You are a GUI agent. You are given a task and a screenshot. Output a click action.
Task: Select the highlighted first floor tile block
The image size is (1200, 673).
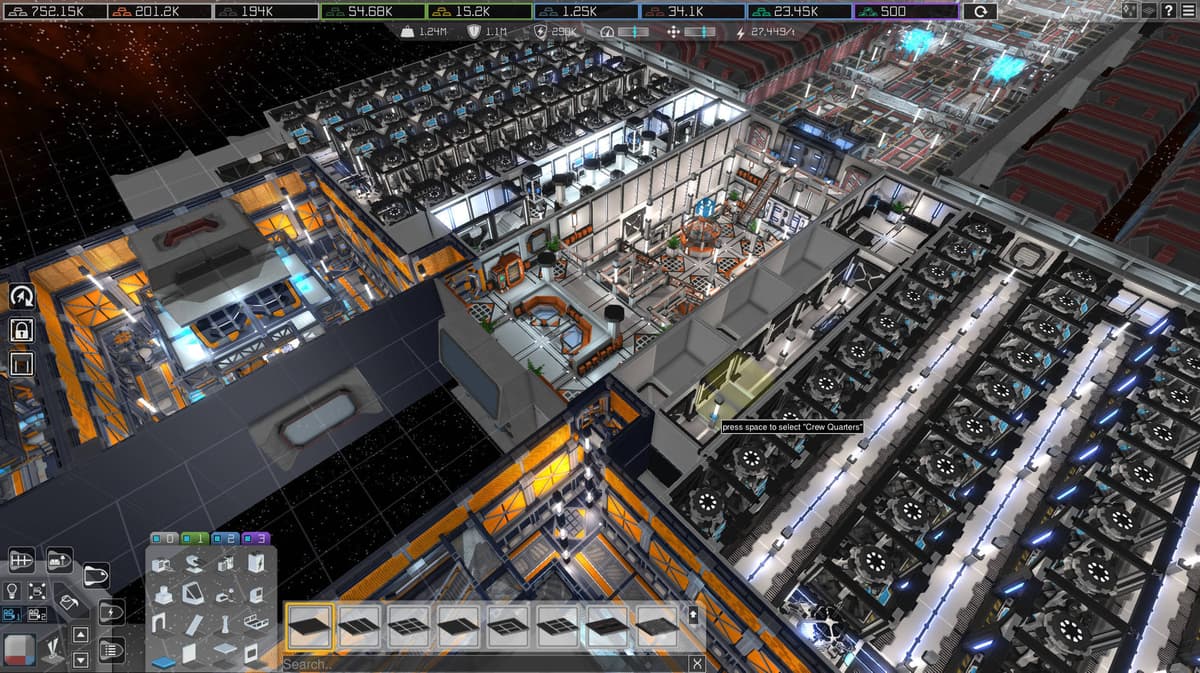[x=309, y=627]
